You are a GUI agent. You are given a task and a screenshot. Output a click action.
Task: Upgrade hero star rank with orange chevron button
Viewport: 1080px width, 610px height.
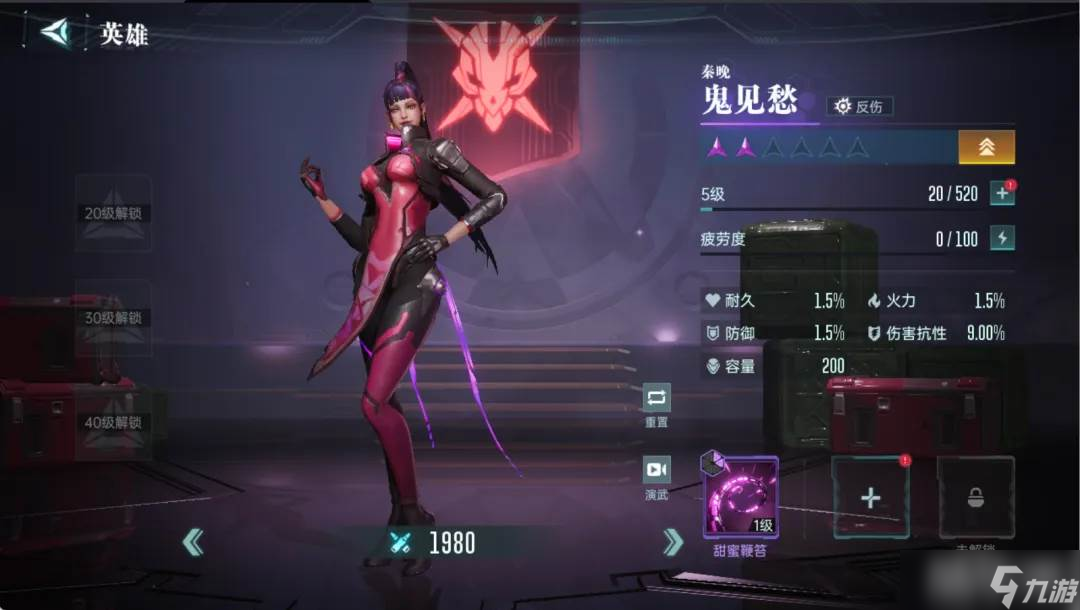986,147
